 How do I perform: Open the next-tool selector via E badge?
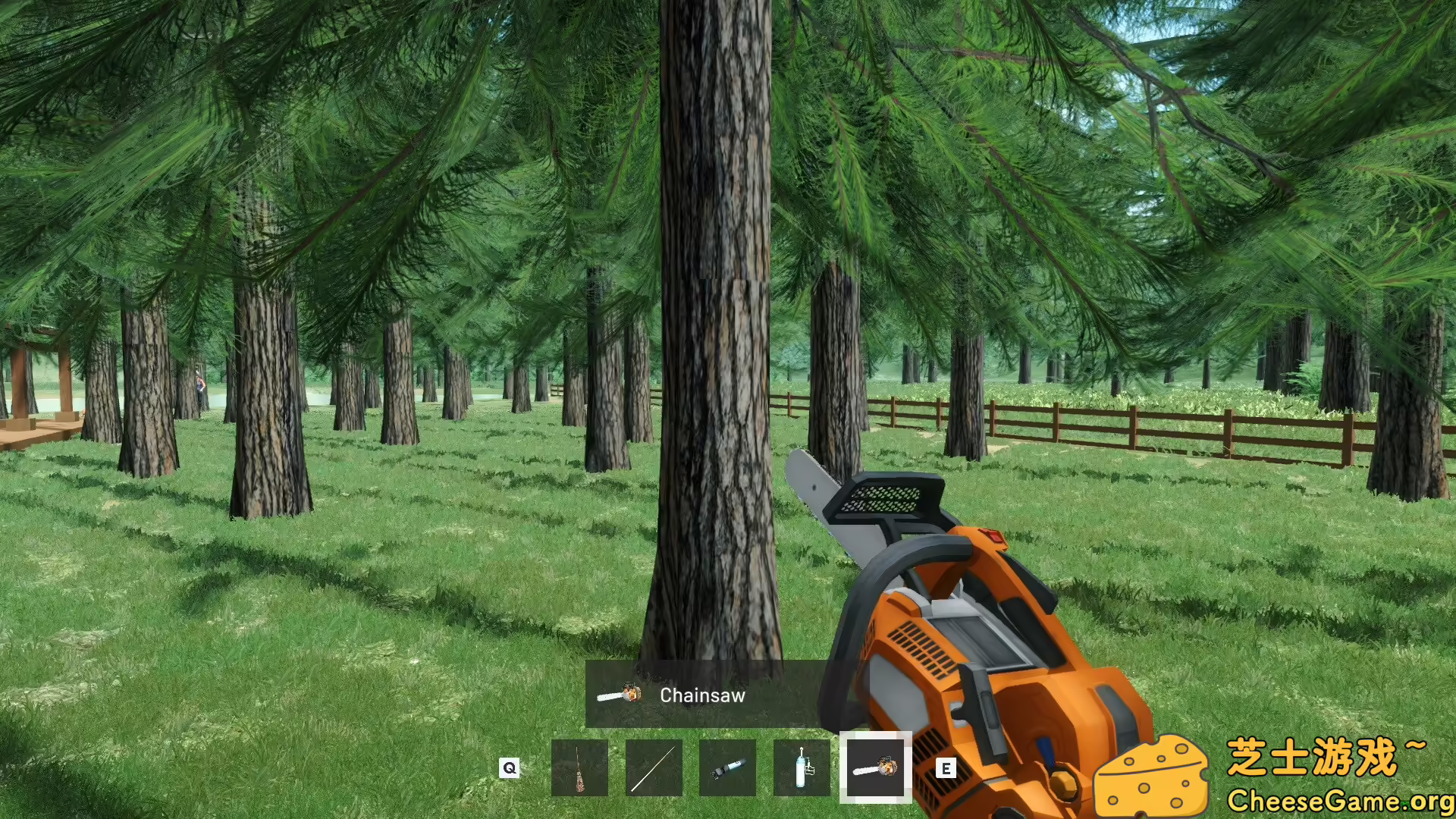(x=946, y=768)
